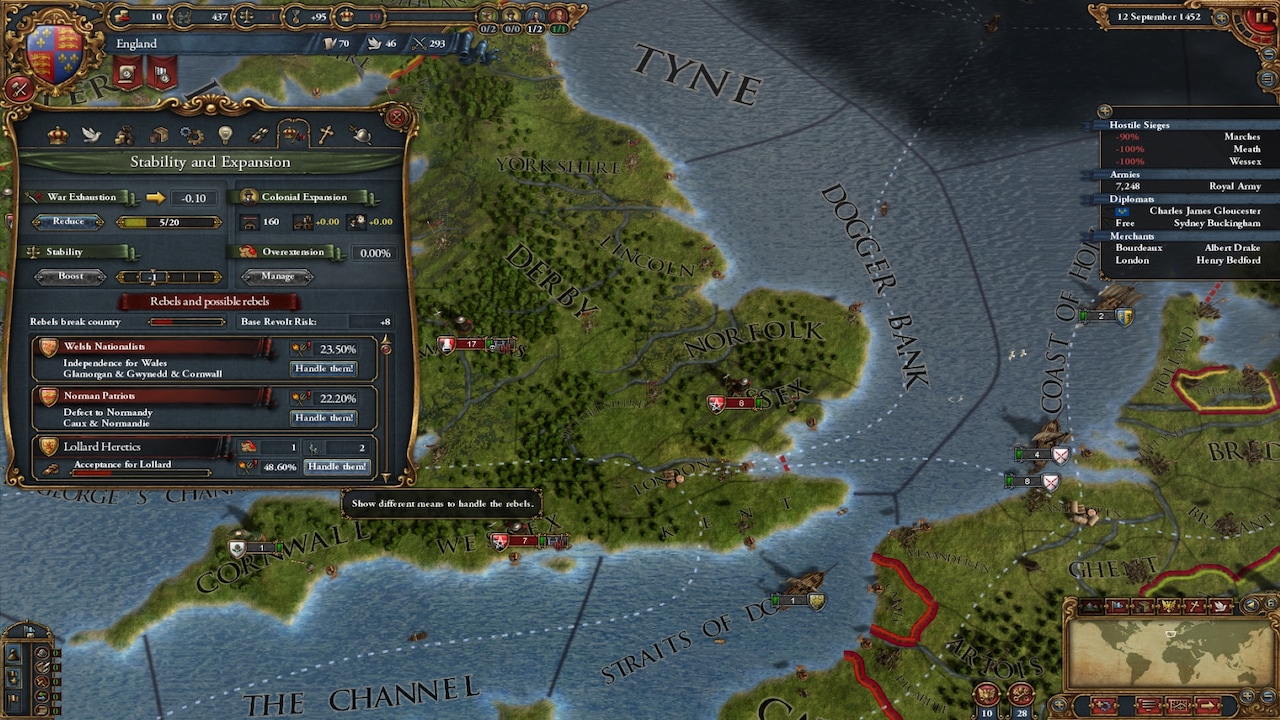The image size is (1280, 720).
Task: Click Reduce to lower war exhaustion
Action: click(68, 221)
